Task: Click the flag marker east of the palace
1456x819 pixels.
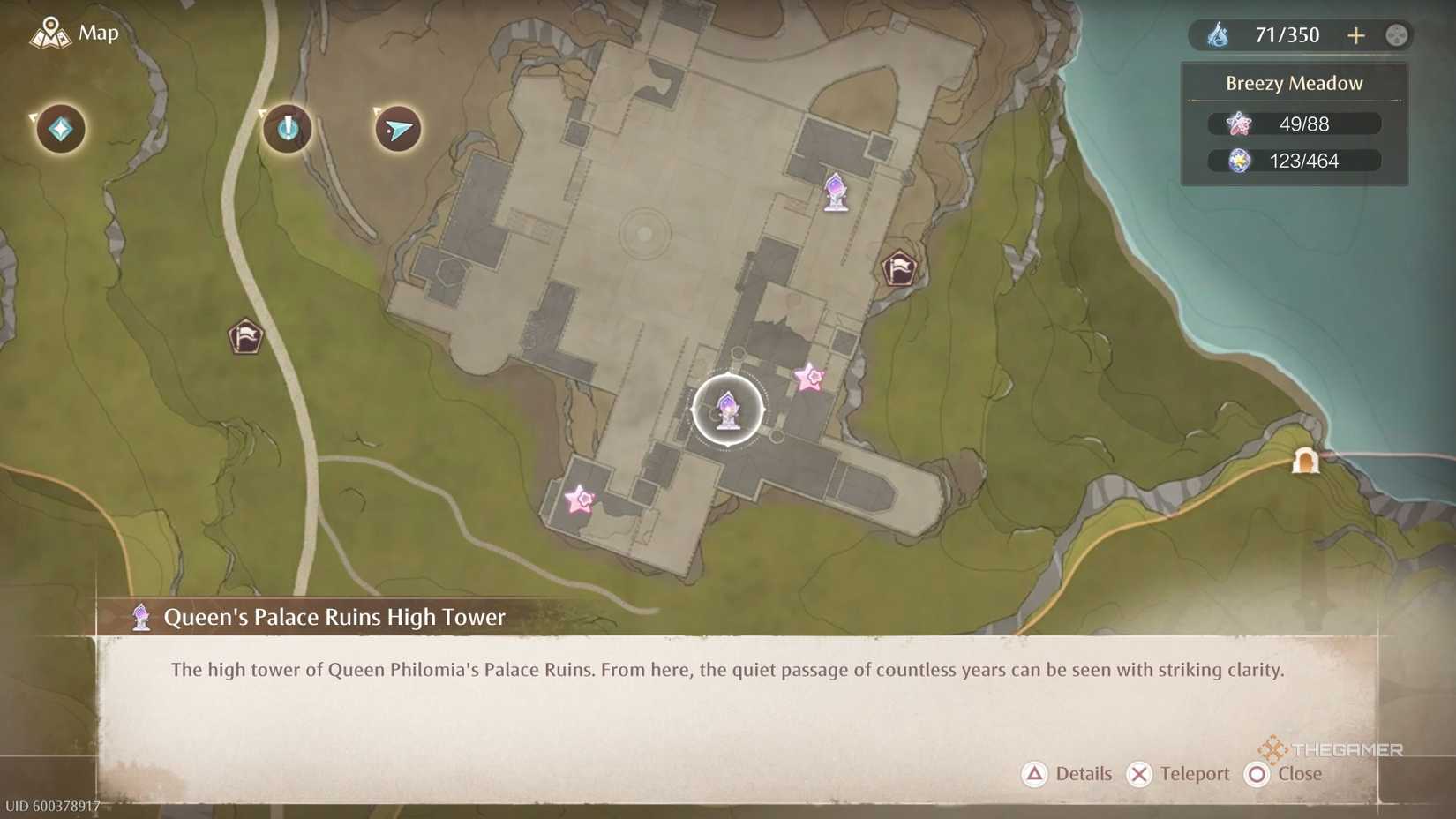Action: 898,267
